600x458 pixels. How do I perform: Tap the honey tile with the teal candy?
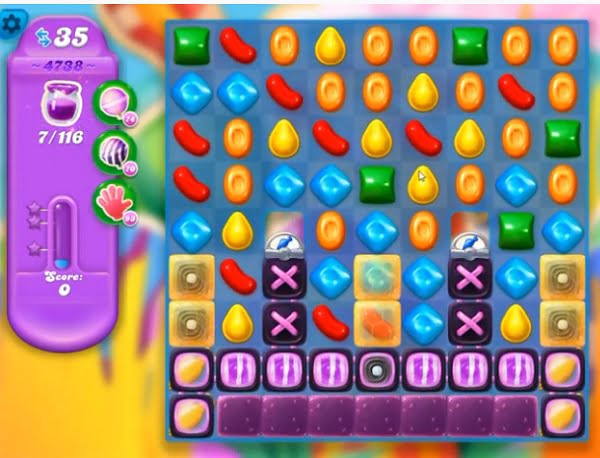[x=377, y=276]
